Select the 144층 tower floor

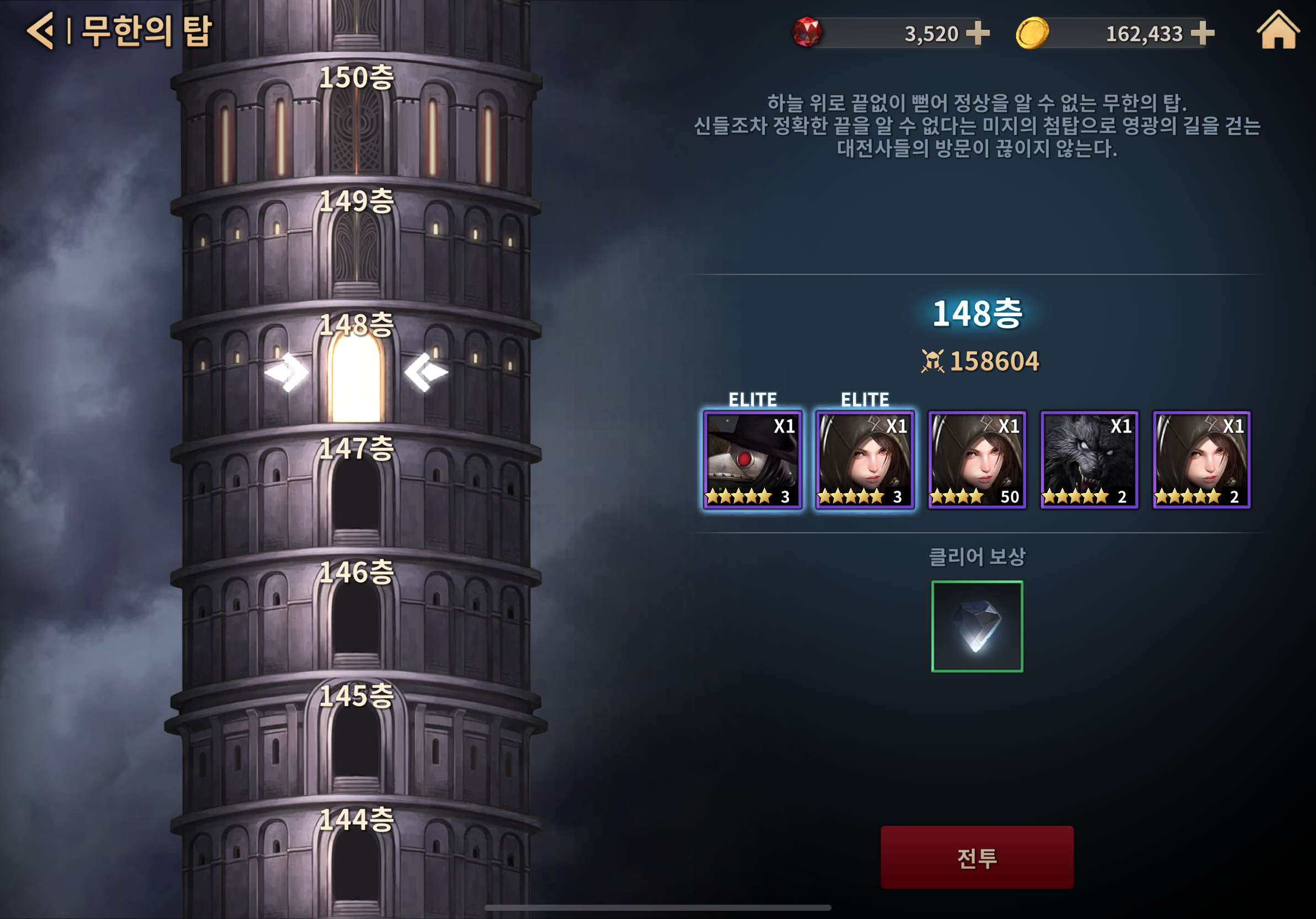(356, 862)
